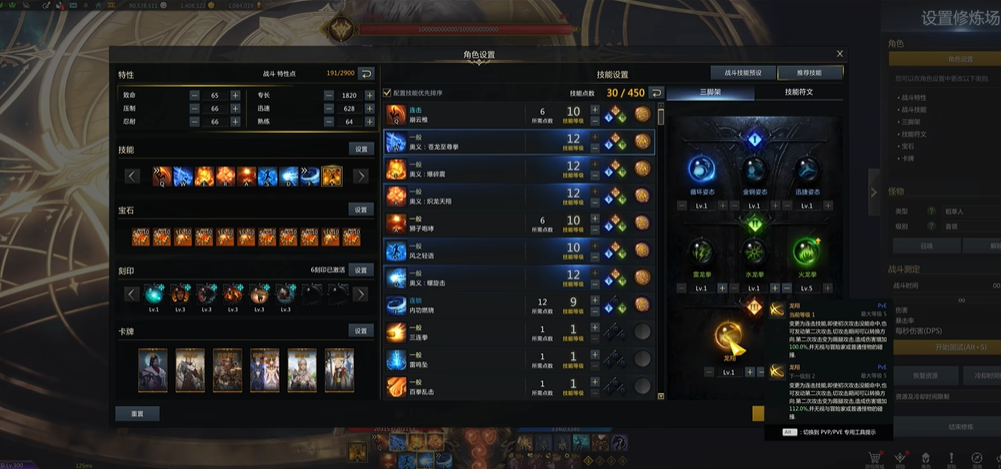Screen dimensions: 1001x469
Task: Collapse the right side panel arrow
Action: point(873,192)
